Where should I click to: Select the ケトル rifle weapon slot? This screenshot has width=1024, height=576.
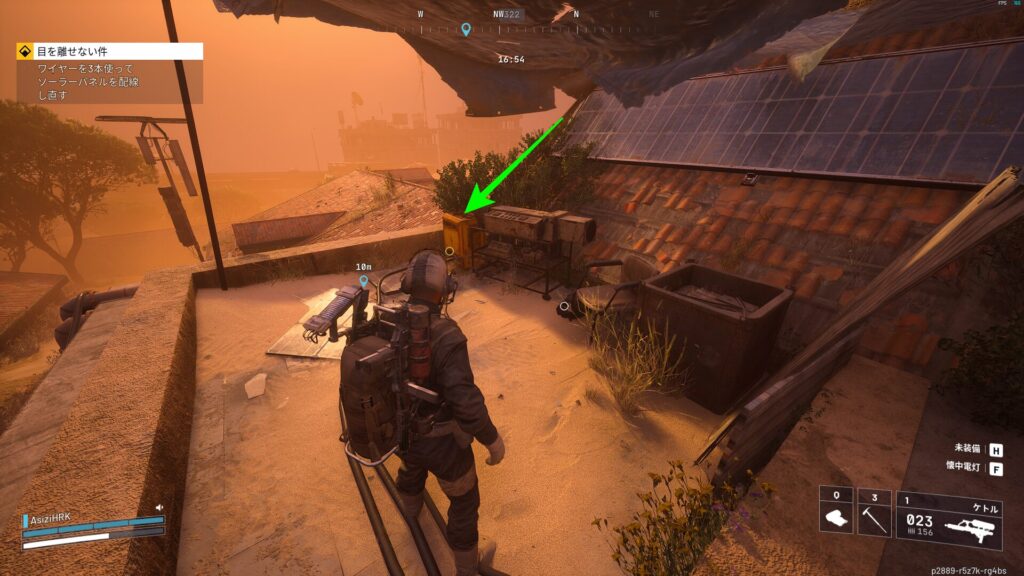tap(949, 519)
